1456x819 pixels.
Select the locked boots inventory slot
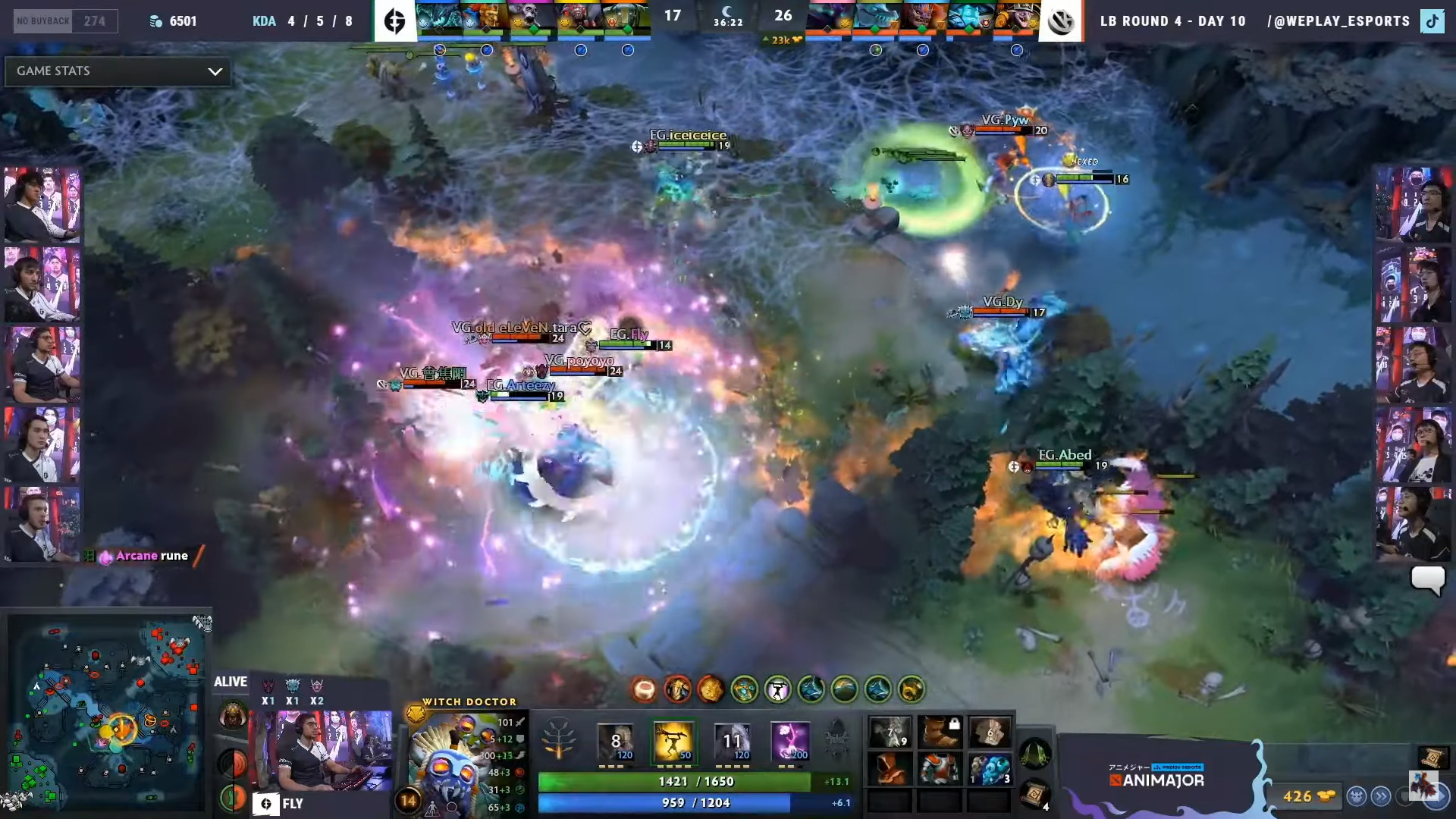(x=940, y=732)
